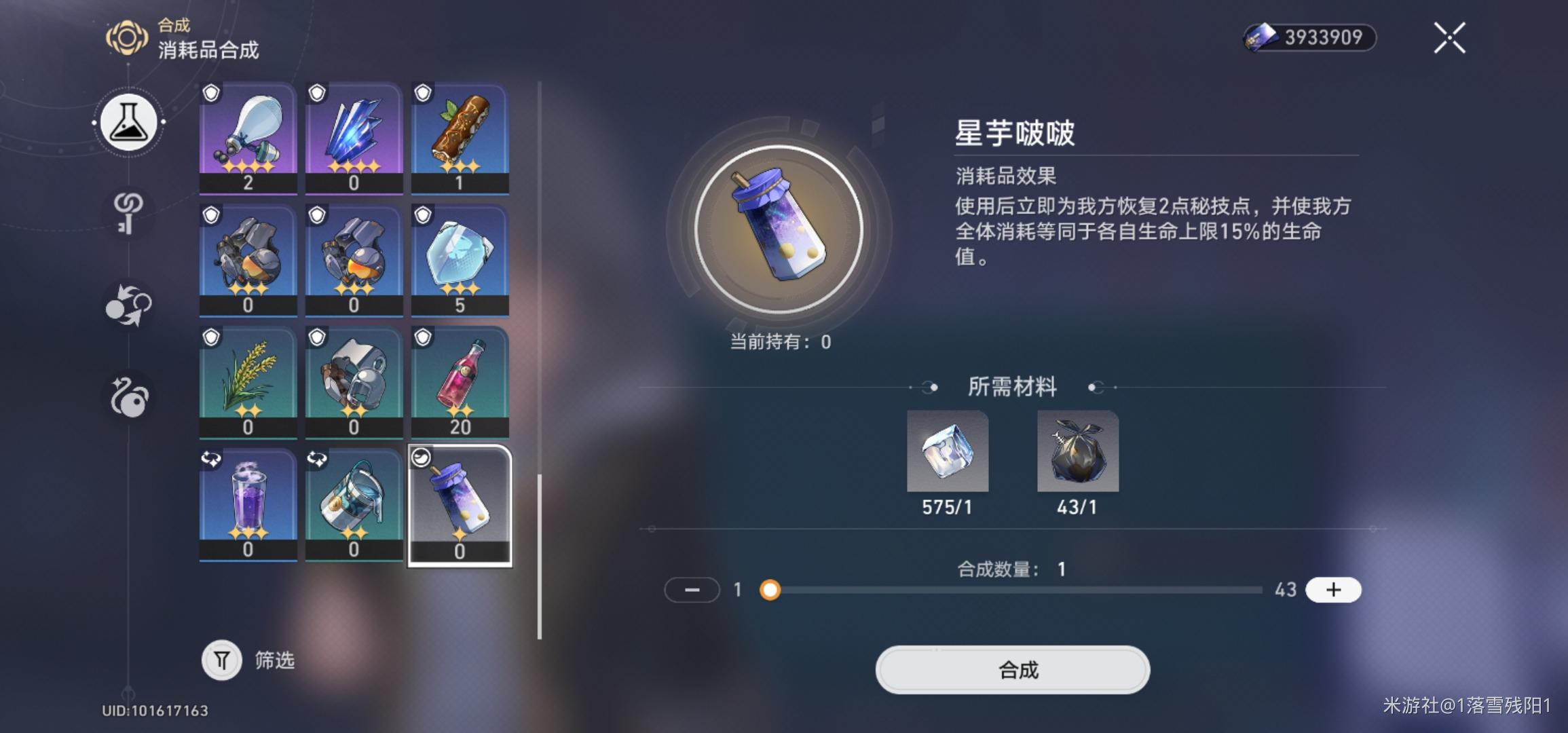
Task: Select the lightbulb flask item with quantity 2
Action: [x=248, y=134]
